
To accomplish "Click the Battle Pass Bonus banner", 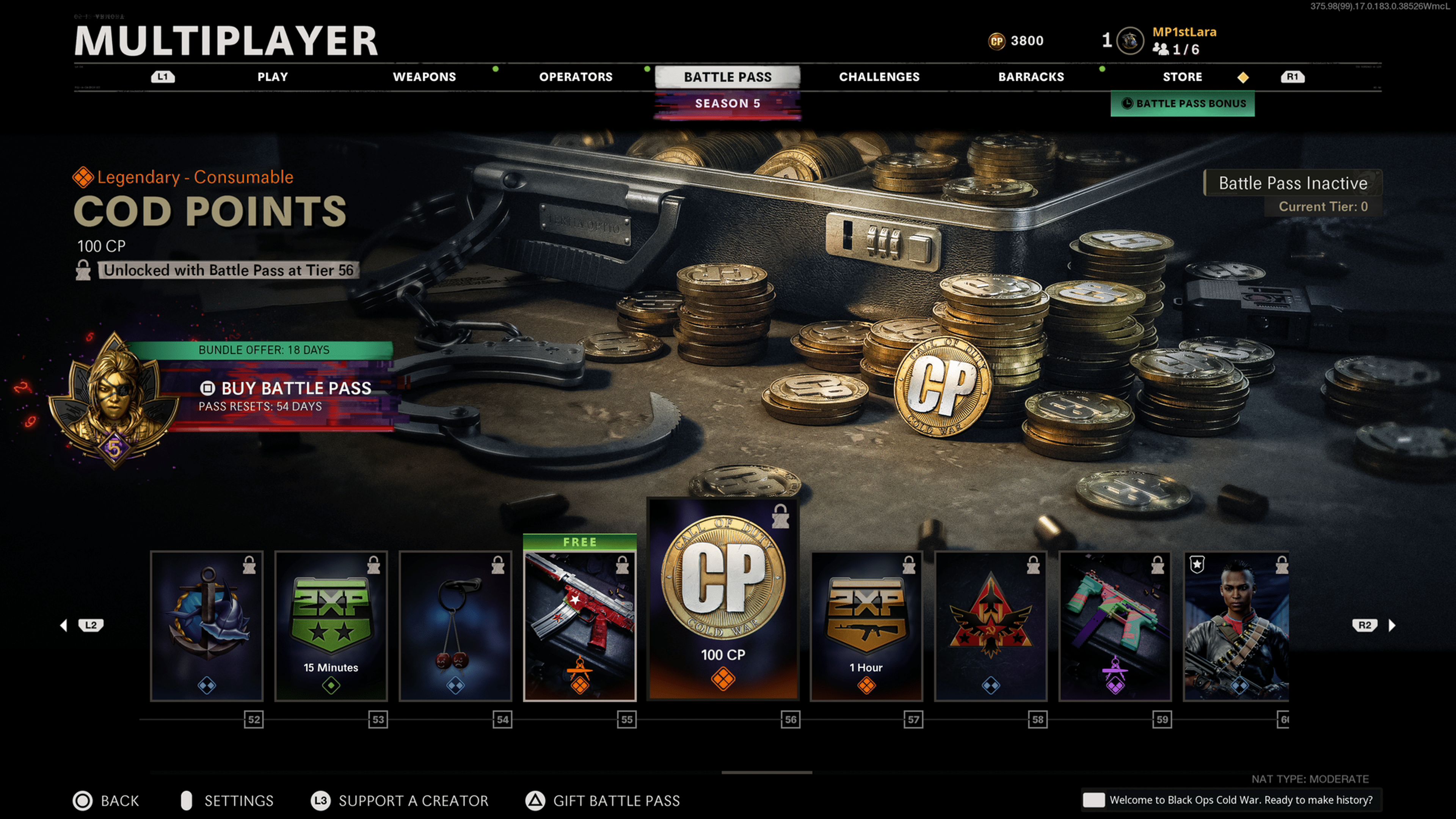I will 1183,104.
